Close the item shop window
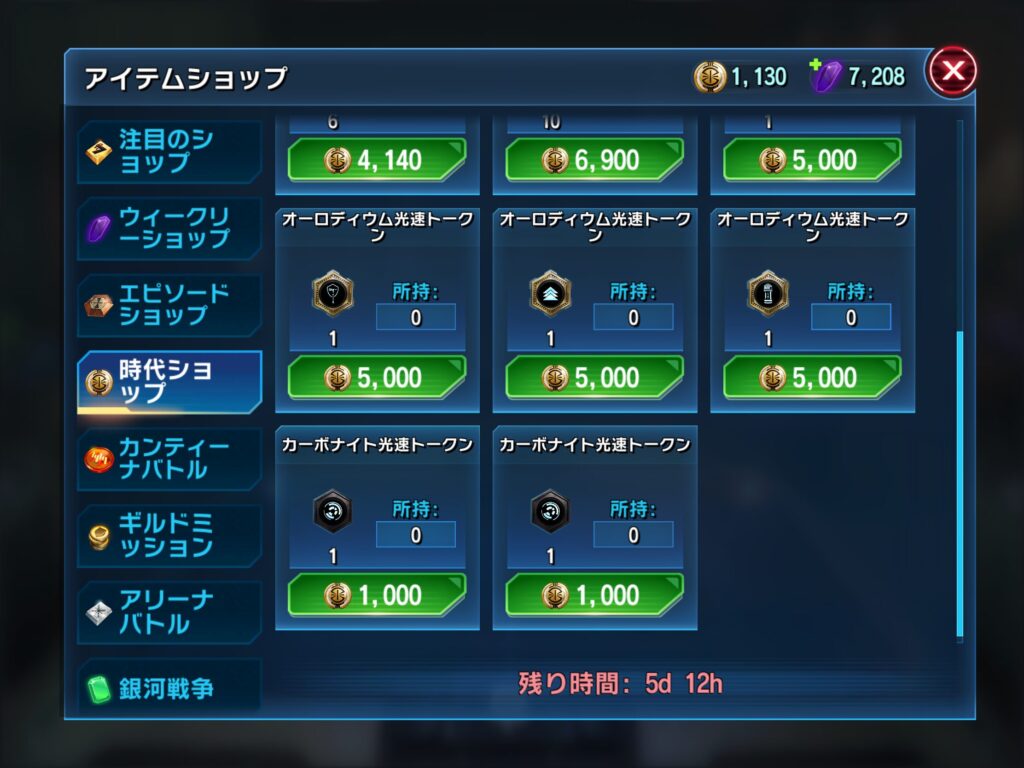Viewport: 1024px width, 768px height. [x=952, y=71]
